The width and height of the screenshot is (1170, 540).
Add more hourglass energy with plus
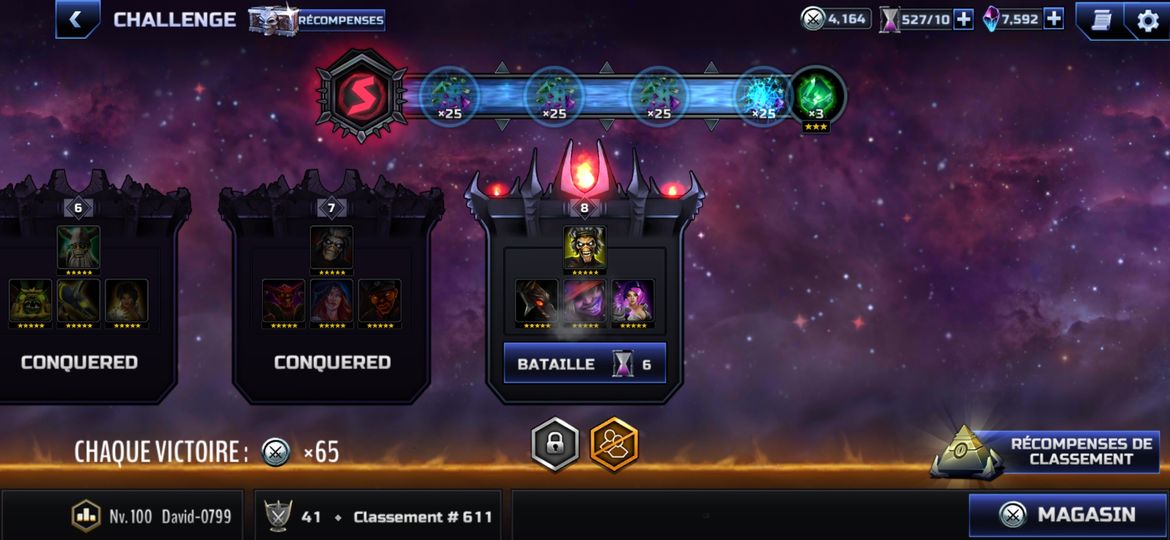pyautogui.click(x=963, y=19)
